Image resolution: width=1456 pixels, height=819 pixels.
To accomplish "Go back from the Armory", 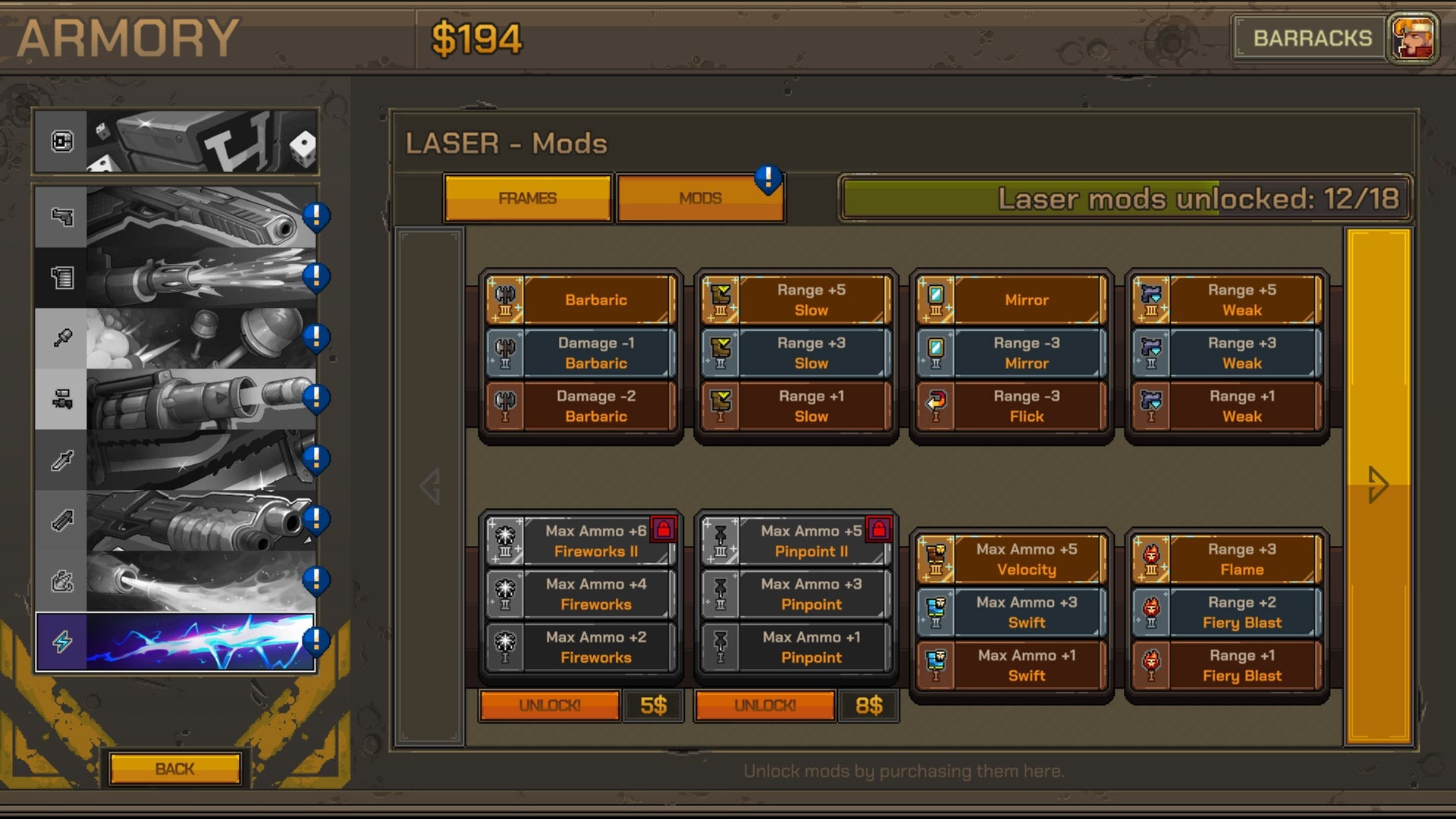I will pyautogui.click(x=175, y=769).
